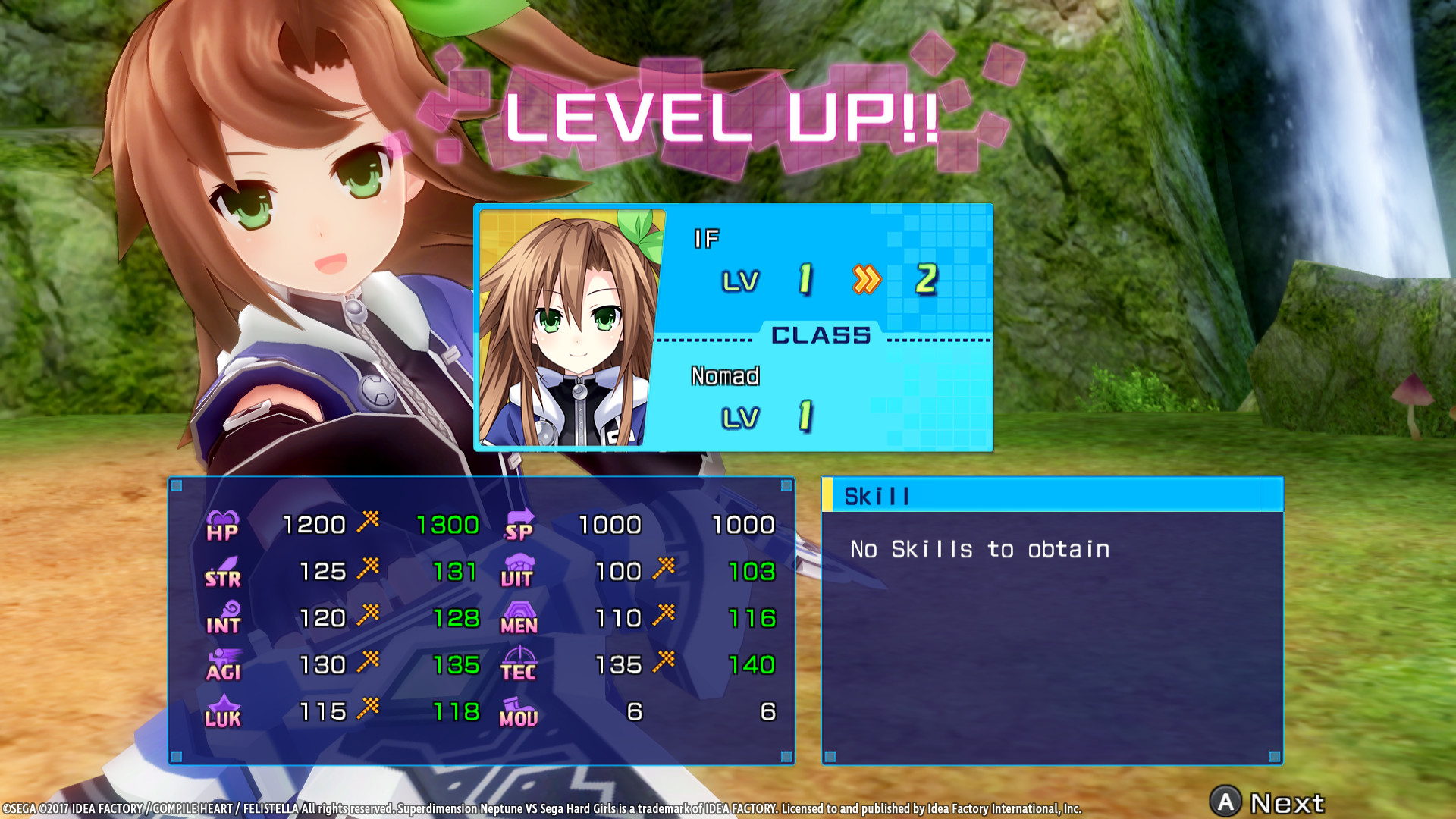Click the LUK star stat icon

coord(221,711)
